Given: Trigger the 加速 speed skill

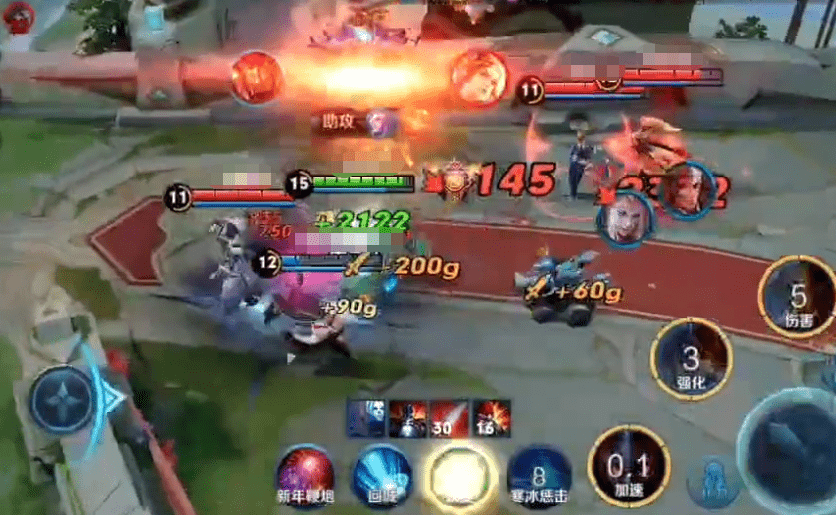Looking at the screenshot, I should 629,465.
